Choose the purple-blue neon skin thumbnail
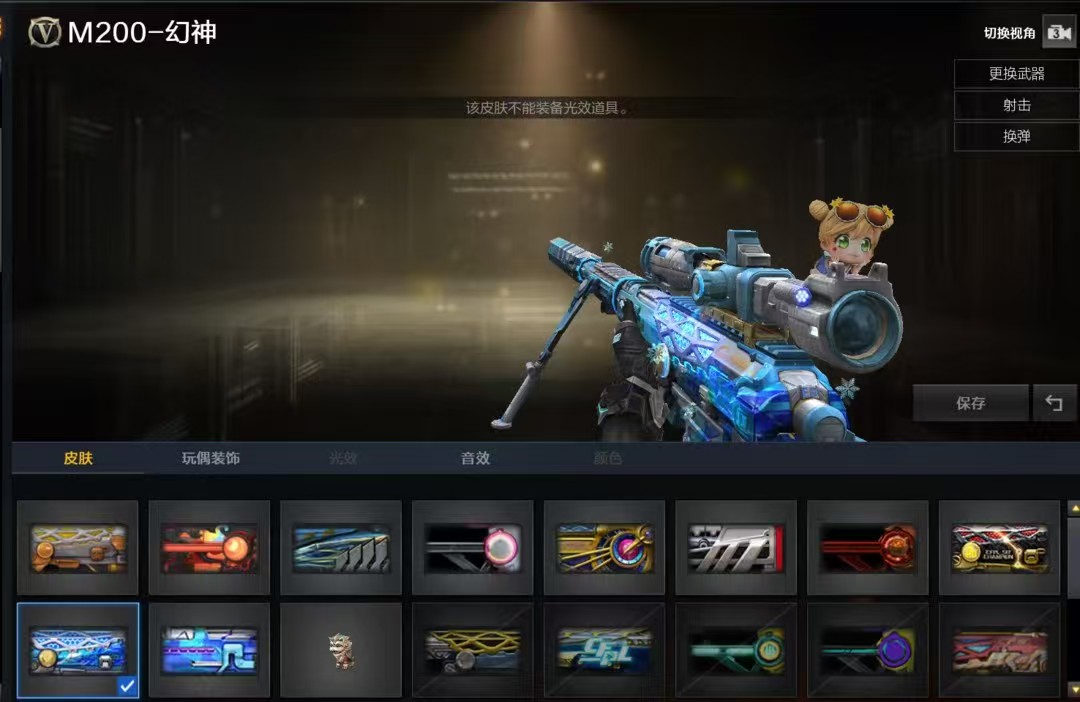 point(210,650)
